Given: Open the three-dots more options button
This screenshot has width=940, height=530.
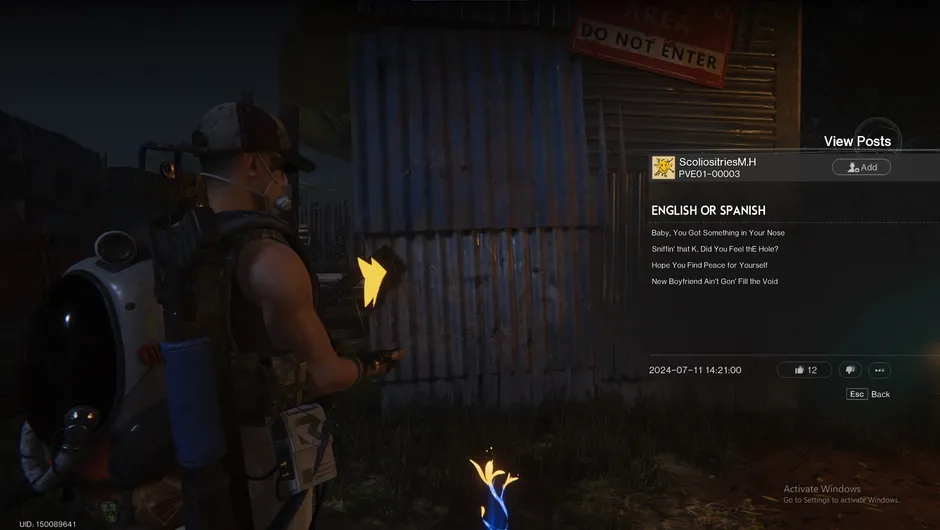Looking at the screenshot, I should [879, 370].
